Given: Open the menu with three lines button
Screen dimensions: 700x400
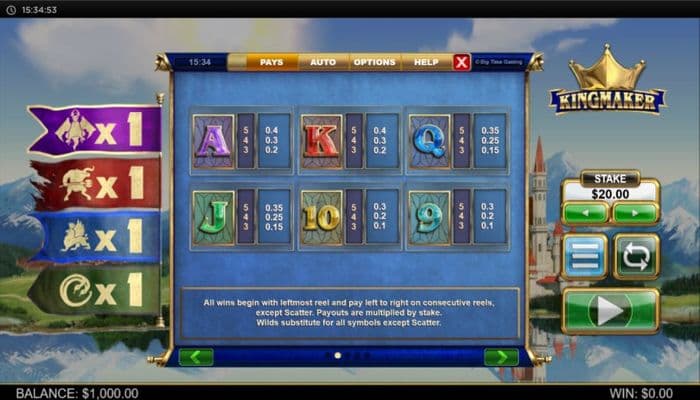Looking at the screenshot, I should pyautogui.click(x=585, y=257).
